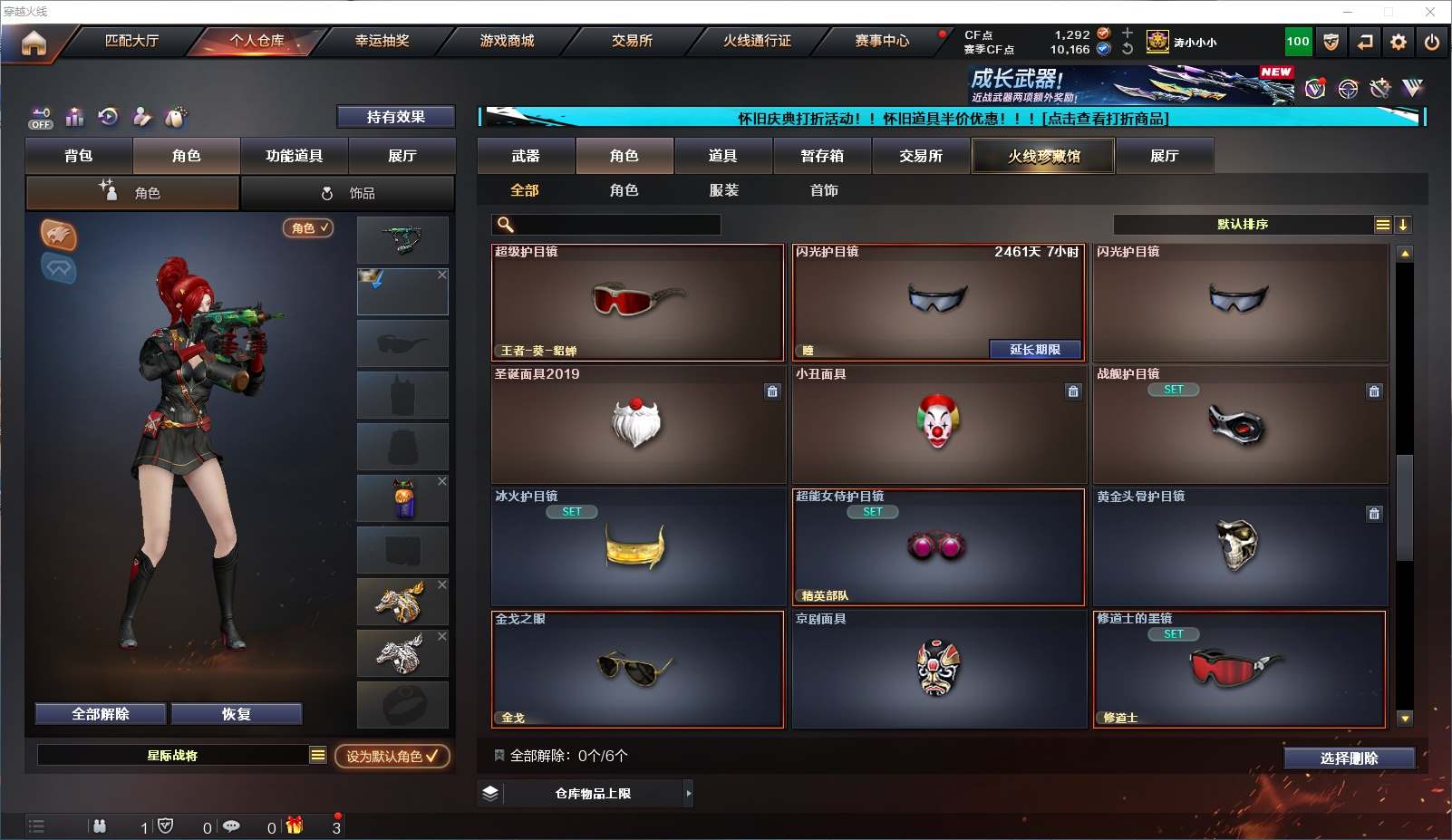This screenshot has width=1452, height=840.
Task: Close the game window
Action: pyautogui.click(x=1429, y=12)
